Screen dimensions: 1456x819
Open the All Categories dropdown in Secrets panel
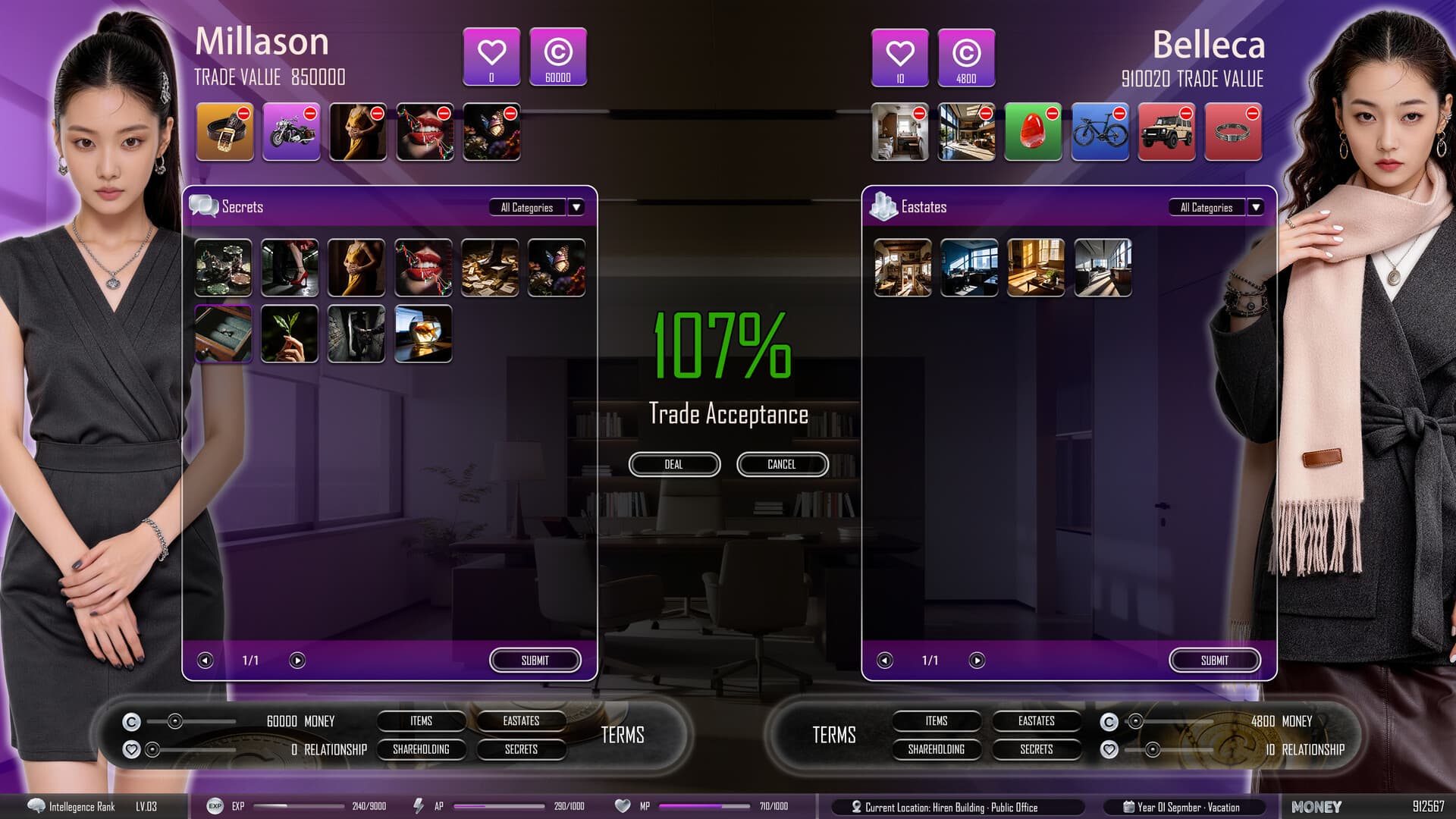(x=576, y=207)
